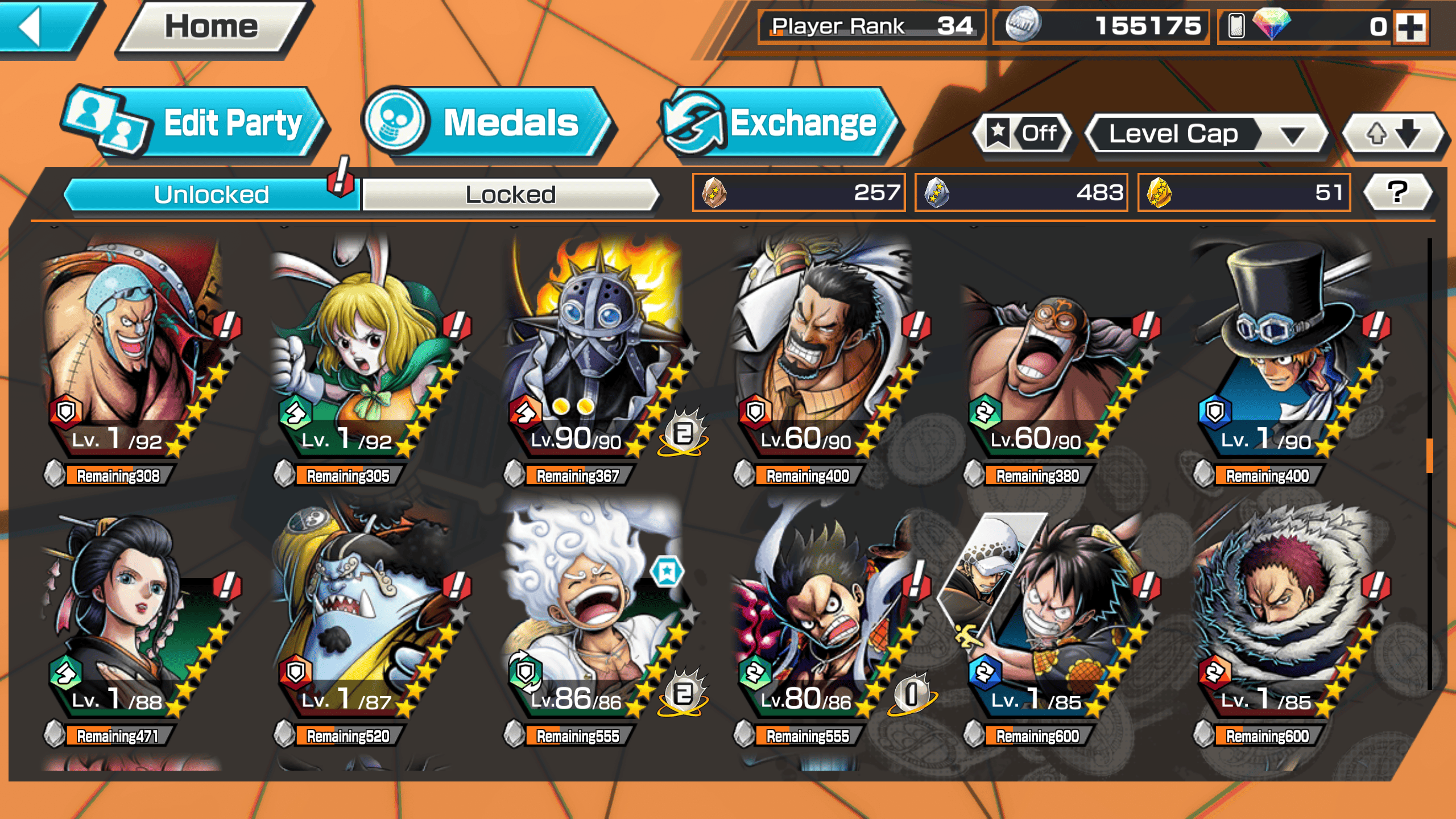The image size is (1456, 819).
Task: Switch to the Unlocked tab
Action: pyautogui.click(x=212, y=195)
